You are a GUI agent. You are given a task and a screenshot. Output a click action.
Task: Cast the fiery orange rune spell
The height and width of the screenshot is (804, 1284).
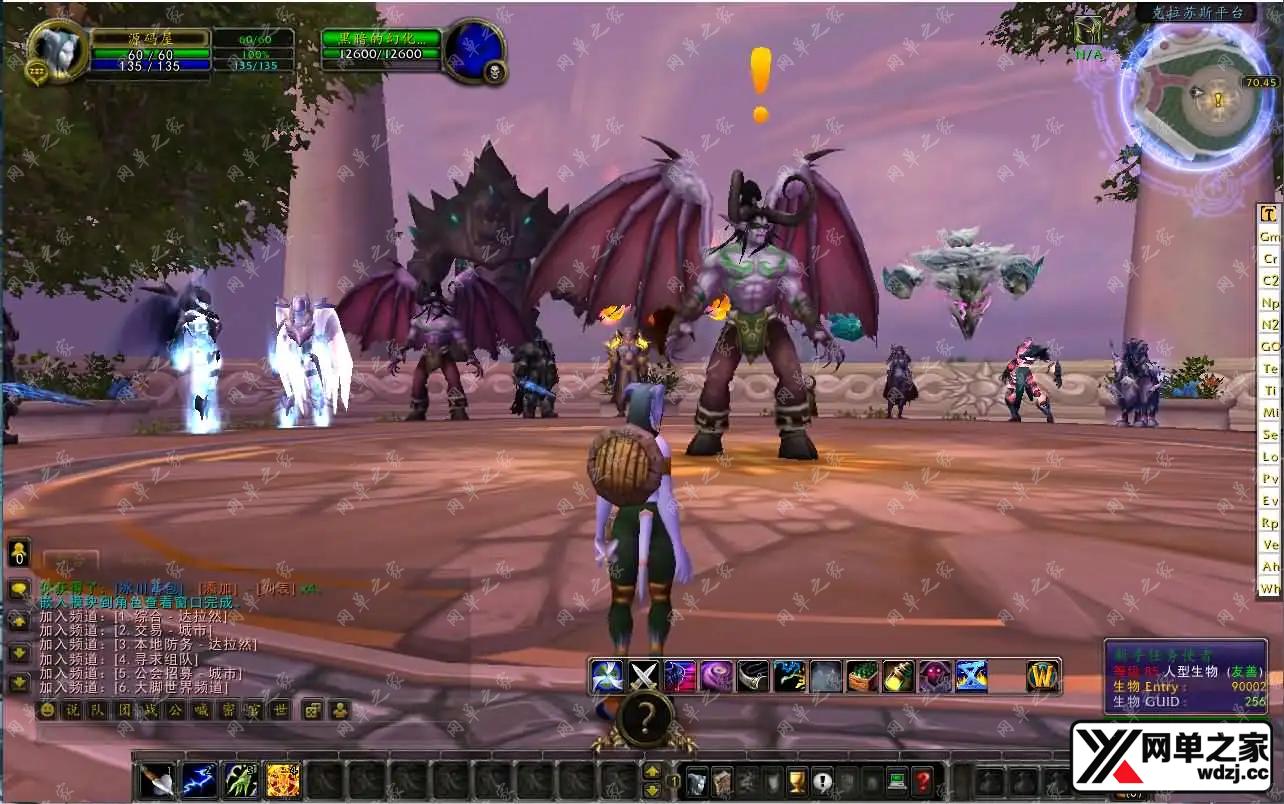pos(282,780)
